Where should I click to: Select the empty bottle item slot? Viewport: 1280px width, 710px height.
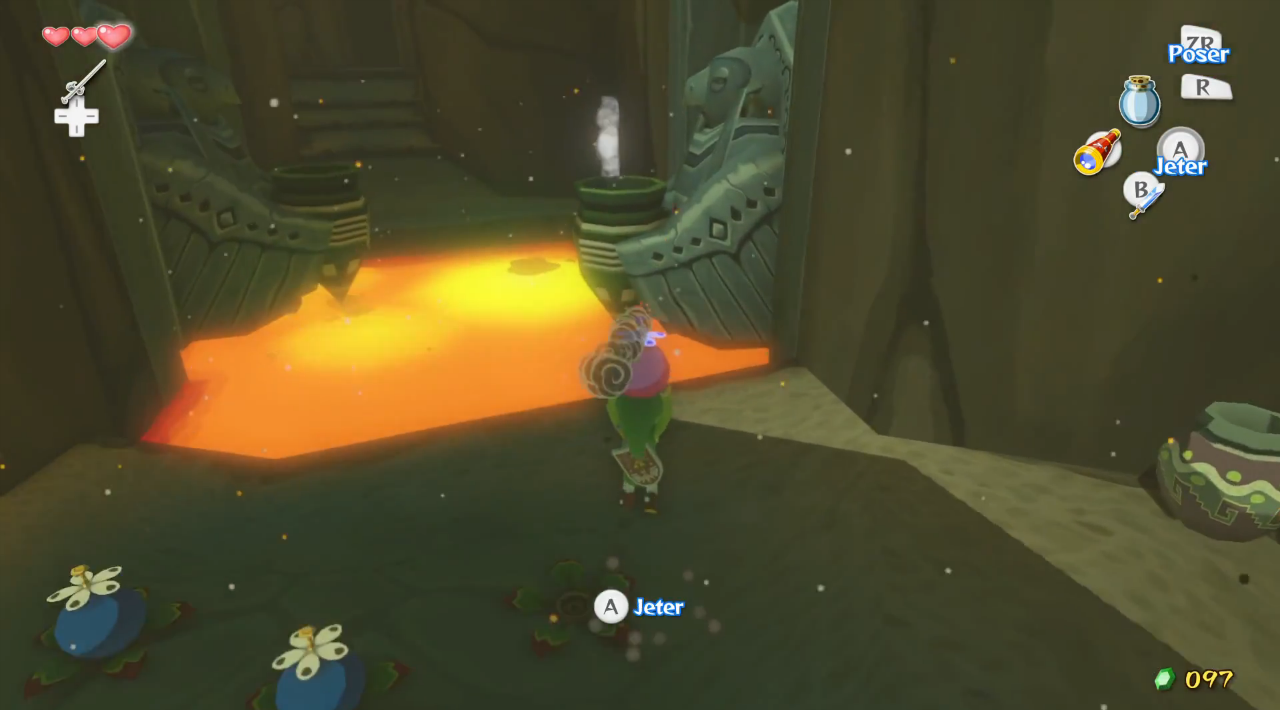(1139, 102)
